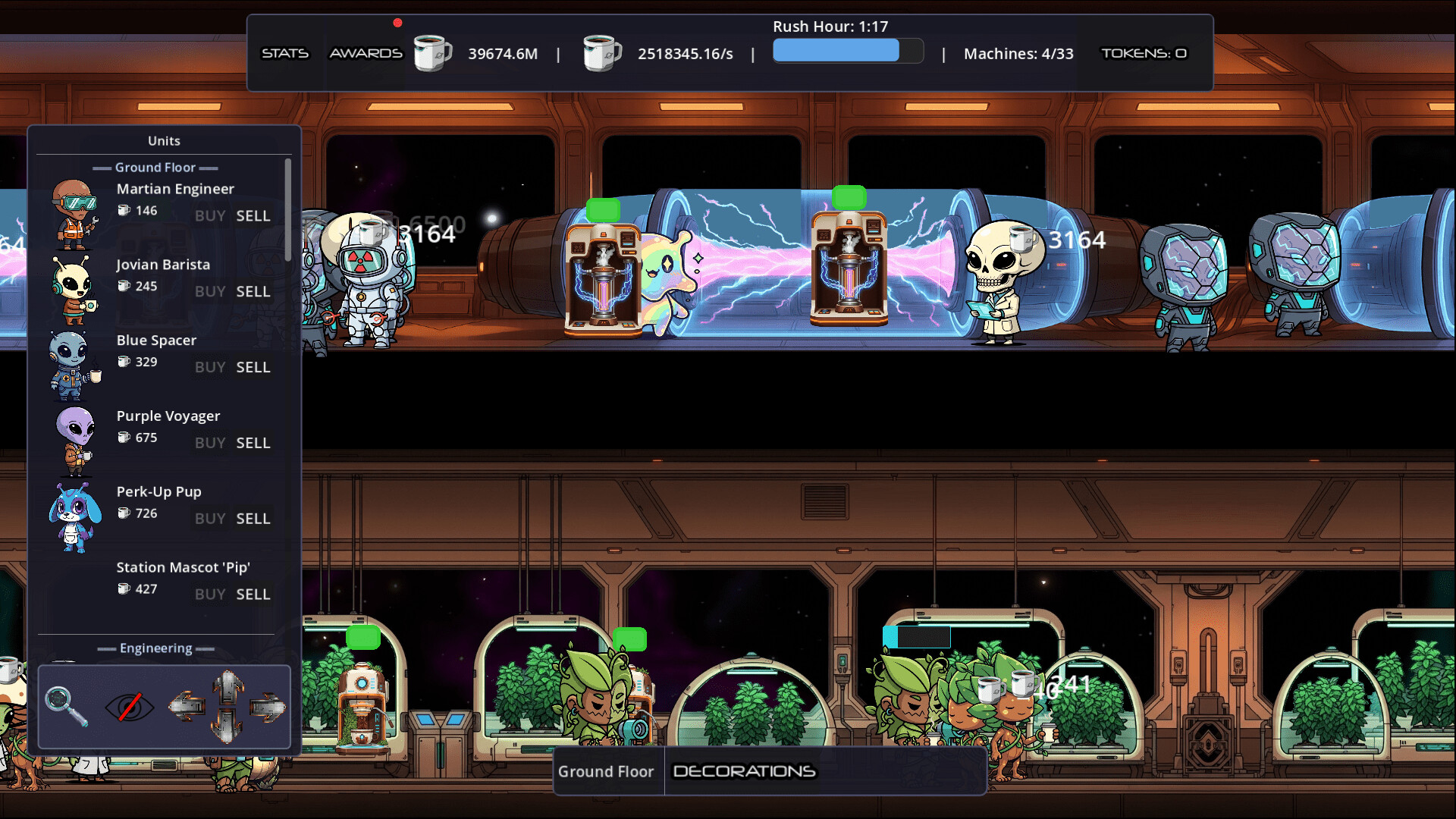The image size is (1456, 819).
Task: Collapse the Engineering section header
Action: pyautogui.click(x=156, y=648)
